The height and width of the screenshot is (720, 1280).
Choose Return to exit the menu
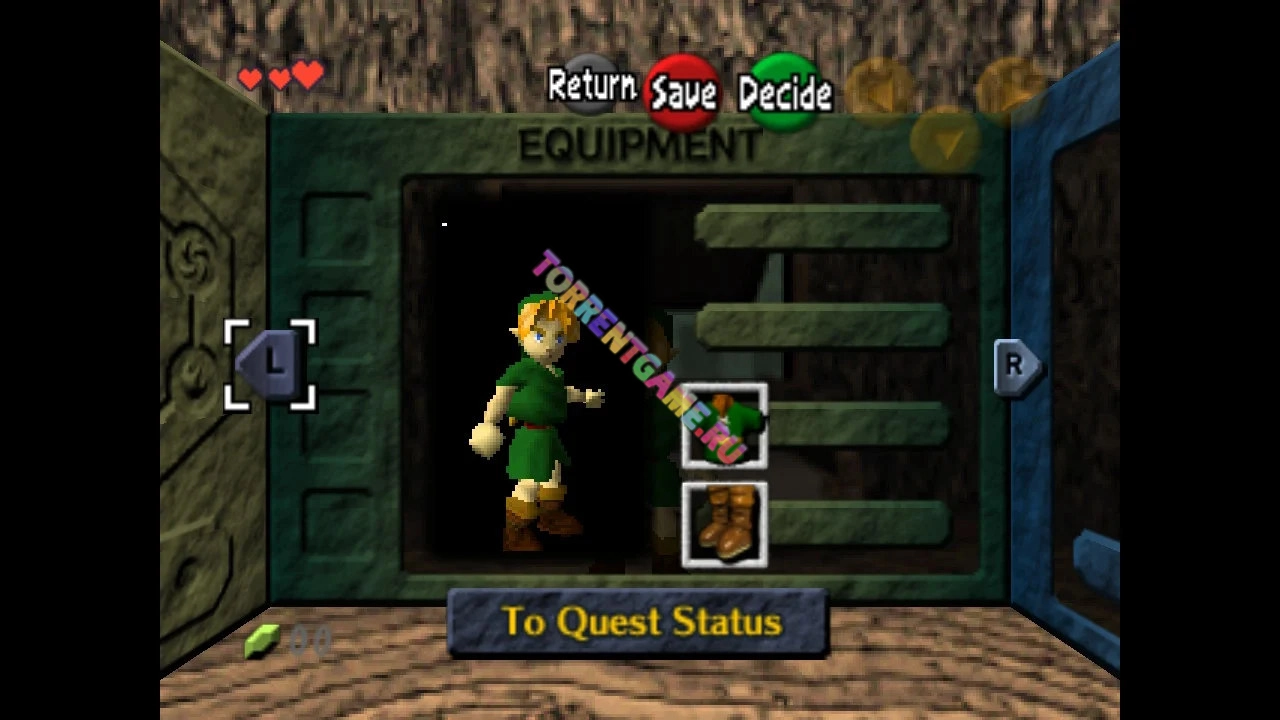[x=591, y=86]
